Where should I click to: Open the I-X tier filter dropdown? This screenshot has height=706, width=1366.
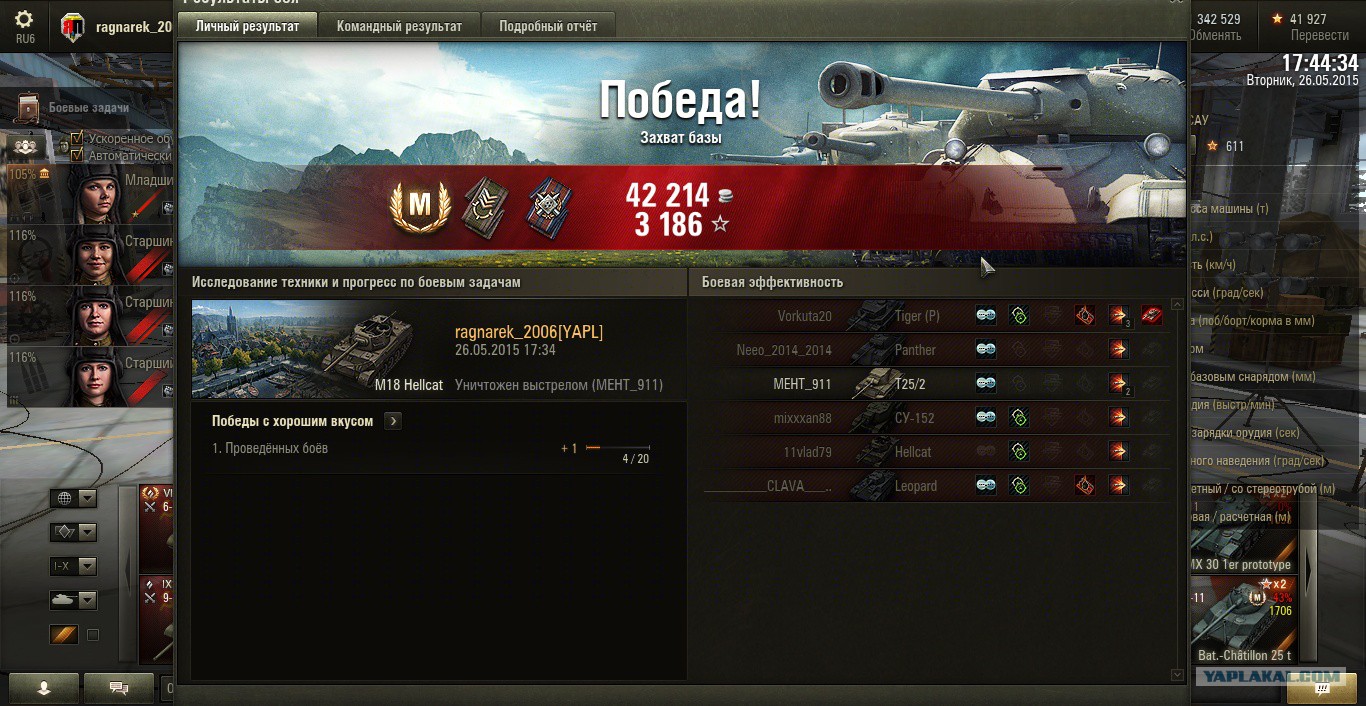[x=73, y=566]
